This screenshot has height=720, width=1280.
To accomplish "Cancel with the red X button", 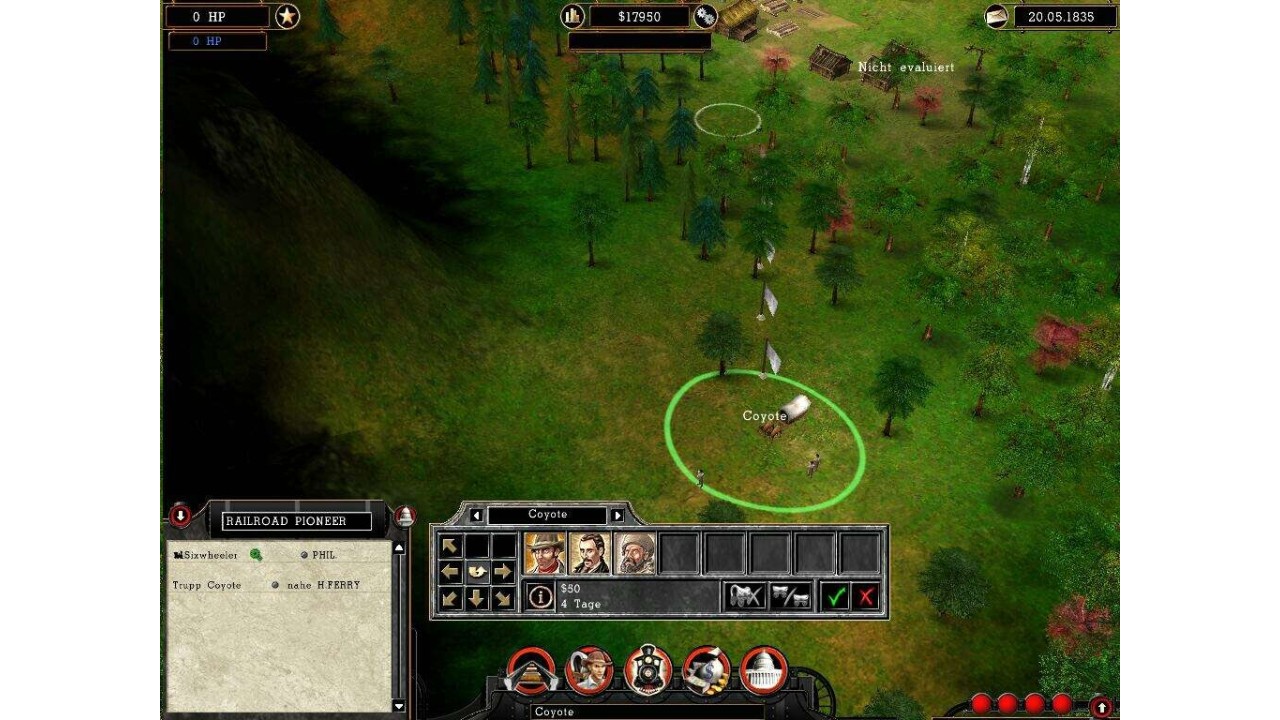I will click(866, 597).
